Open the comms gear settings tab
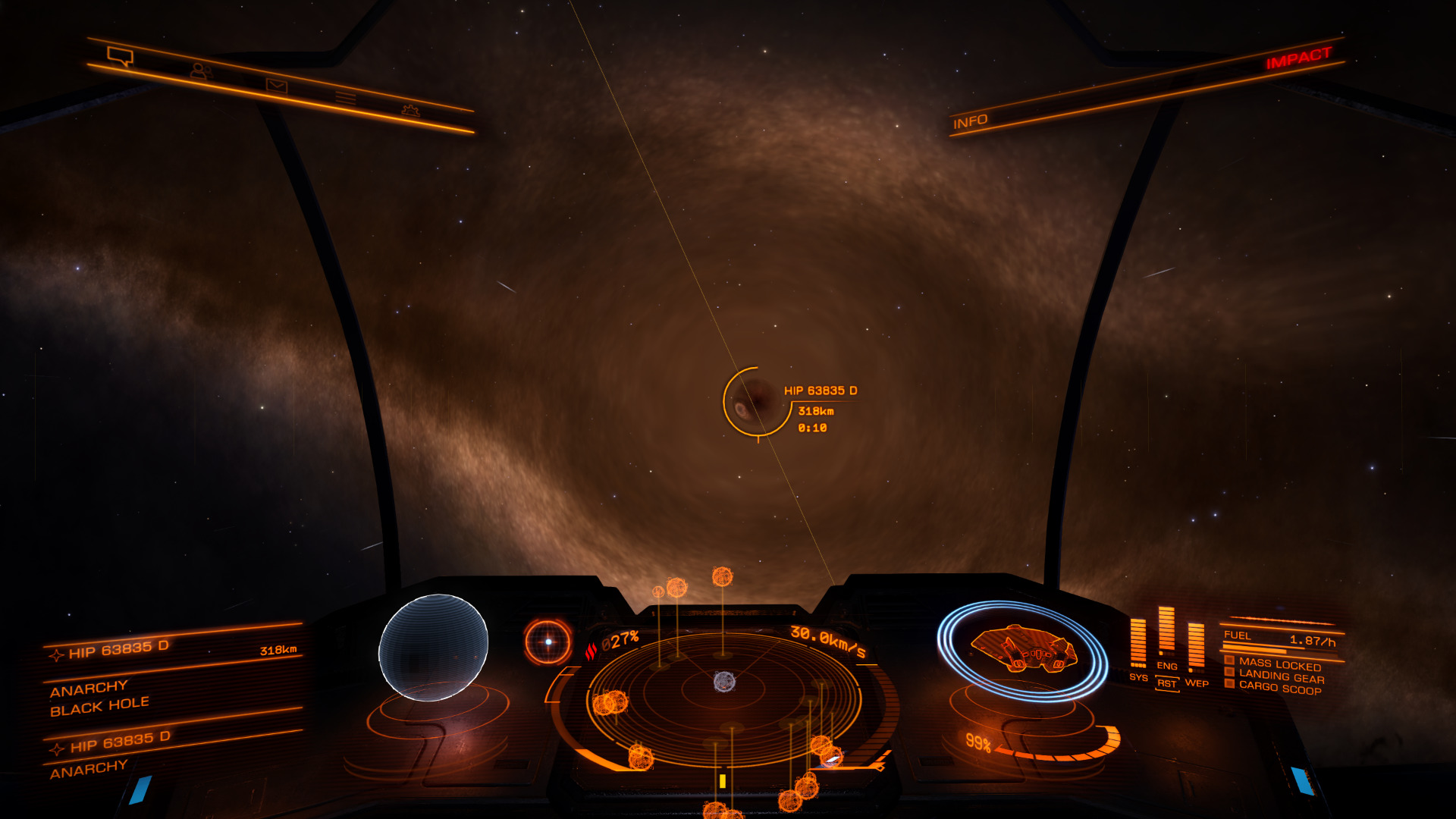This screenshot has width=1456, height=819. (x=410, y=111)
